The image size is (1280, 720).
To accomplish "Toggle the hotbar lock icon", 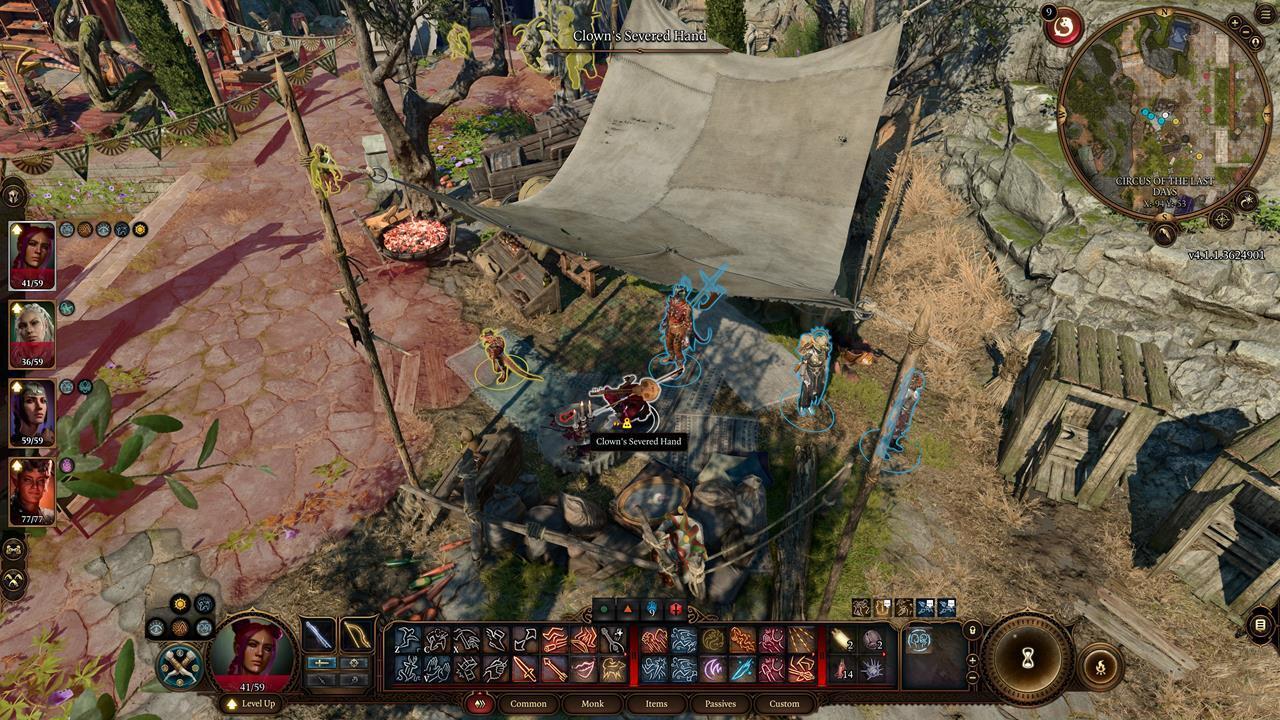I will coord(971,630).
